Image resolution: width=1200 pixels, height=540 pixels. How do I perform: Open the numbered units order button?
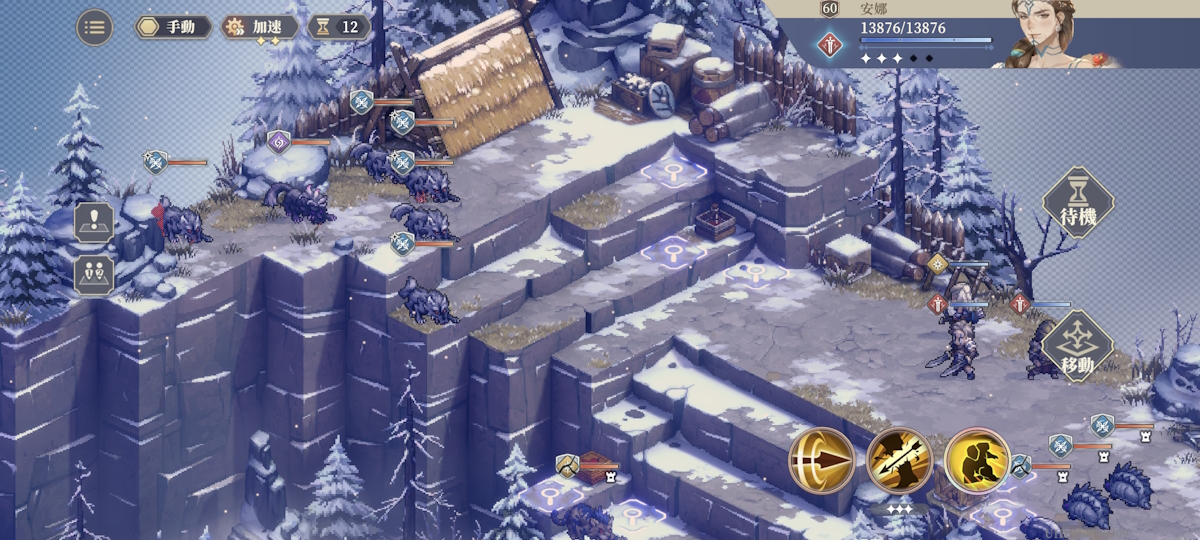point(94,275)
